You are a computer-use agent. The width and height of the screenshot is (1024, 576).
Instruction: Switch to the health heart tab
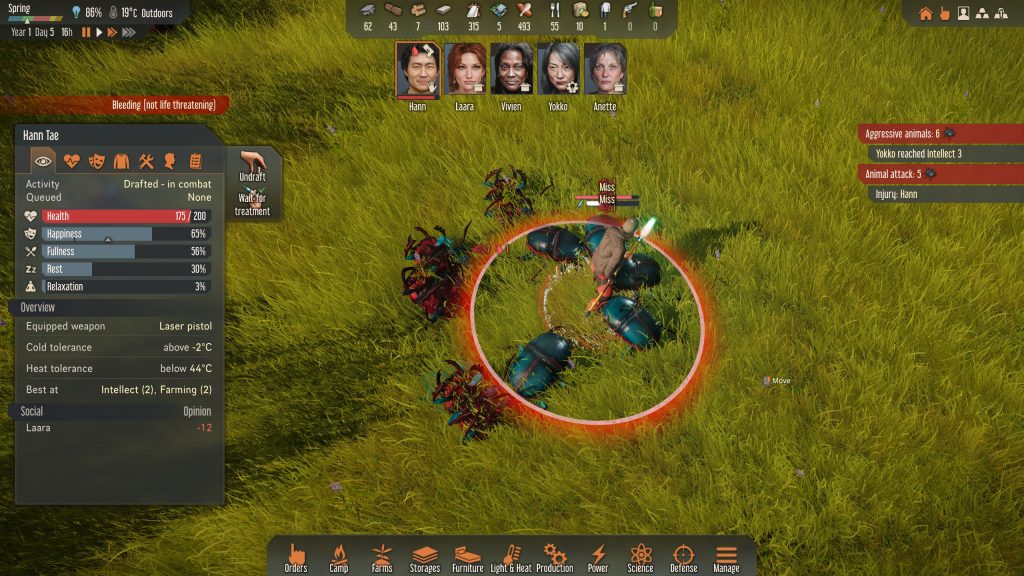[x=71, y=161]
